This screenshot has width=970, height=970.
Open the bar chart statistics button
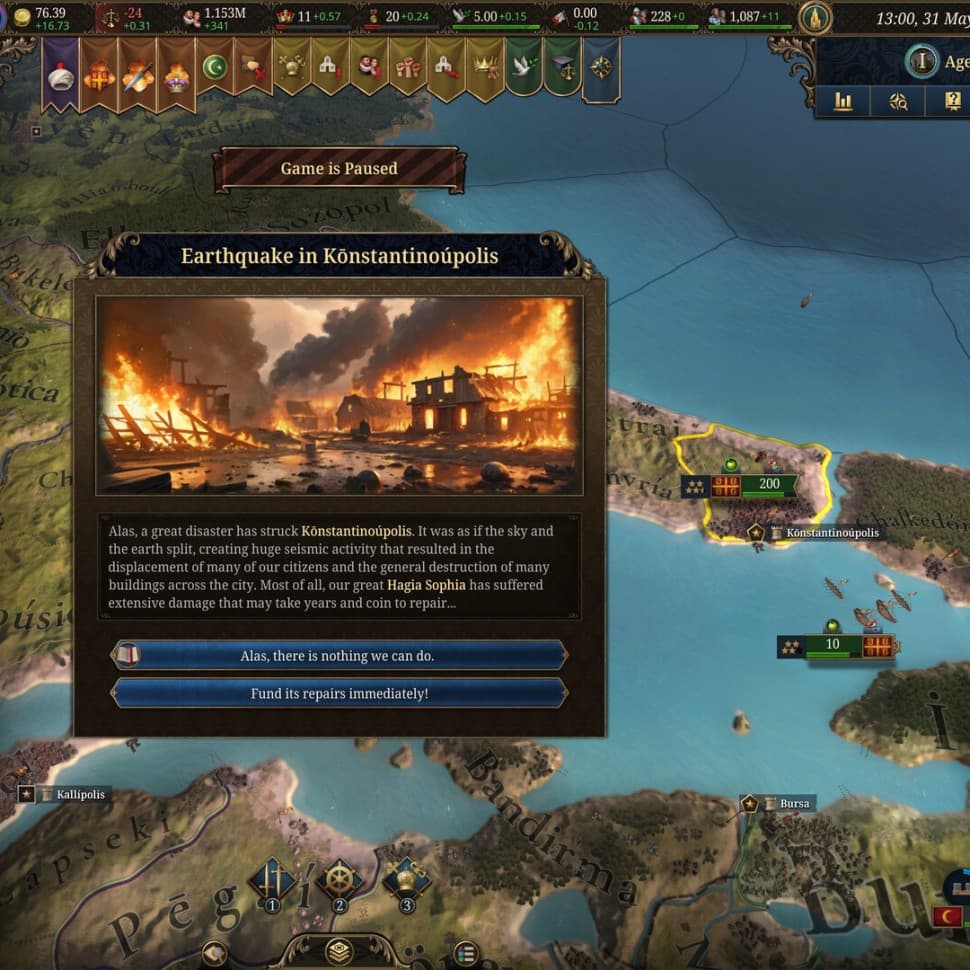pos(843,101)
